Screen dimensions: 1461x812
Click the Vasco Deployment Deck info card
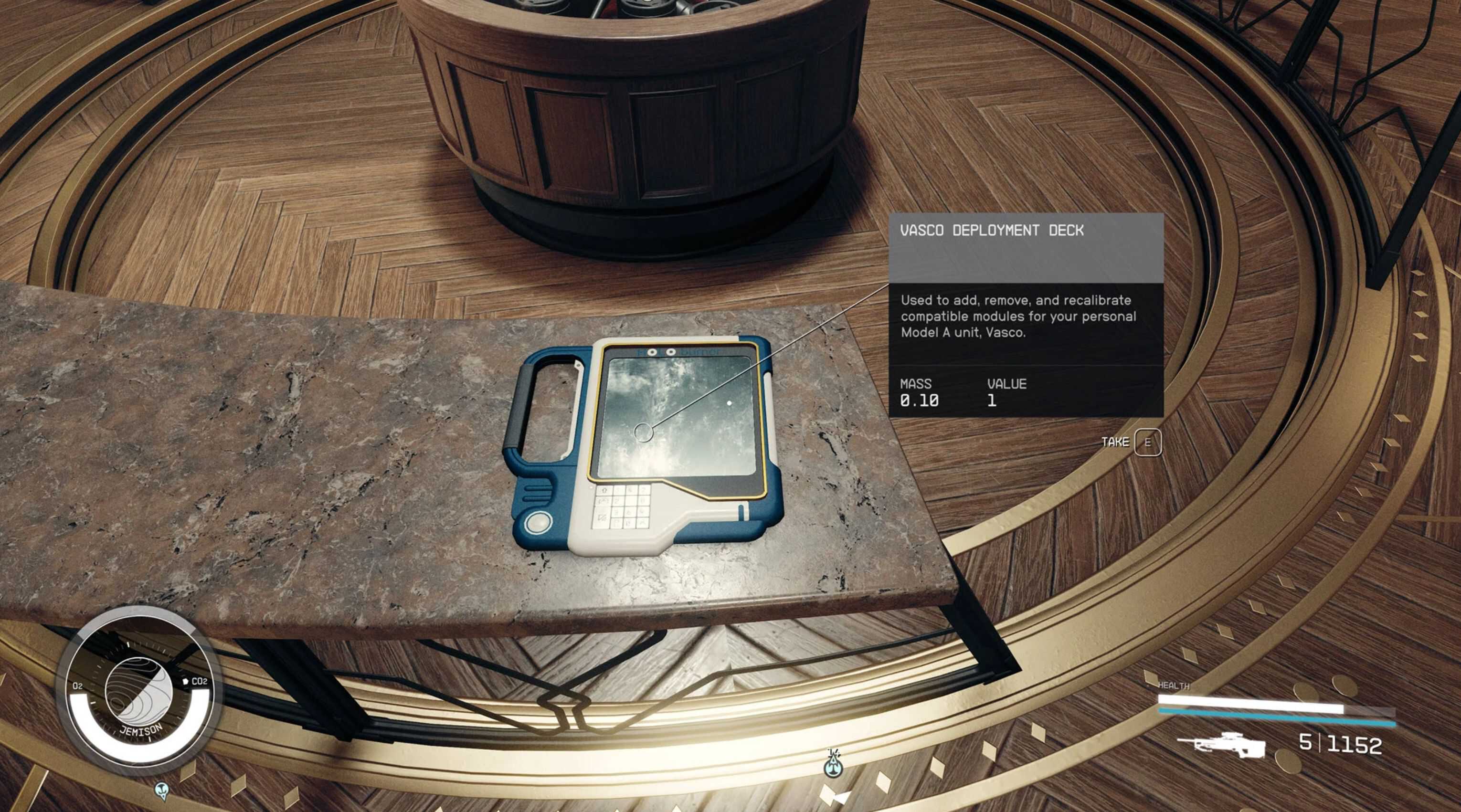coord(1026,315)
